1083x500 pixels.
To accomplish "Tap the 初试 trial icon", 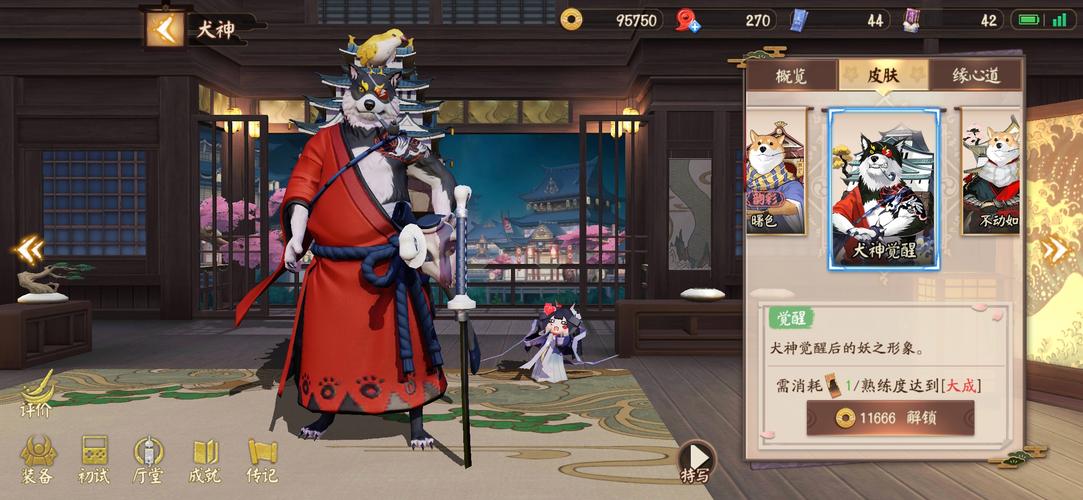I will pyautogui.click(x=94, y=460).
